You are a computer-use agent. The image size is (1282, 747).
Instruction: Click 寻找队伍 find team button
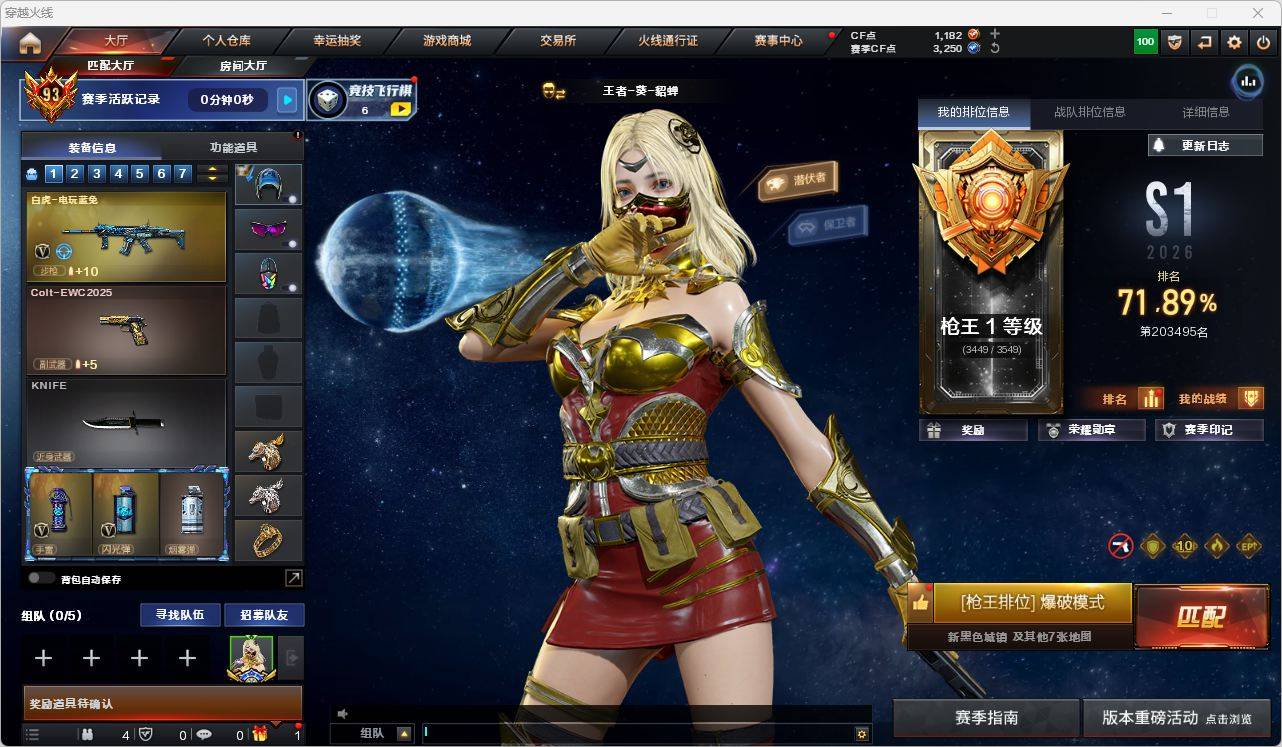tap(179, 615)
